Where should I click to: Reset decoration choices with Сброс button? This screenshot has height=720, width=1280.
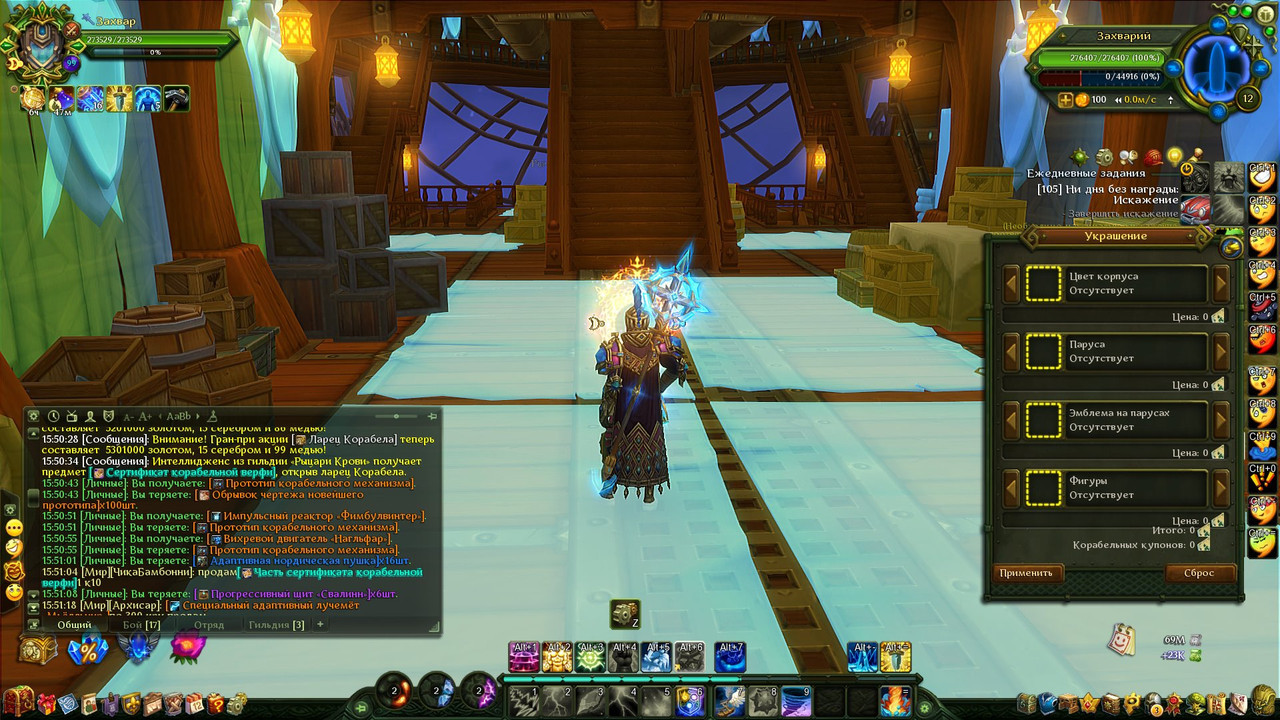point(1199,573)
